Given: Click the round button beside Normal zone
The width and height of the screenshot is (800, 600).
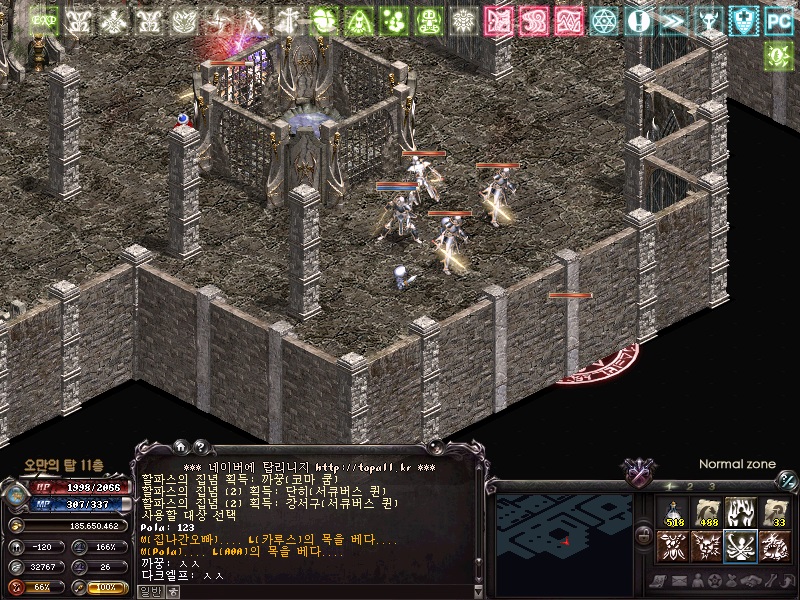Looking at the screenshot, I should click(786, 480).
